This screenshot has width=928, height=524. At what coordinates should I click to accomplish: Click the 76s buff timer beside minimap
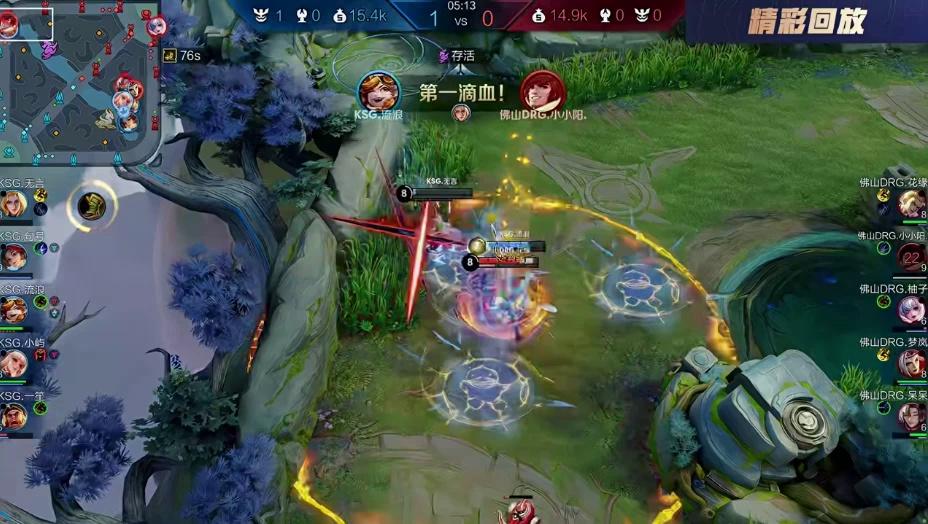point(183,55)
